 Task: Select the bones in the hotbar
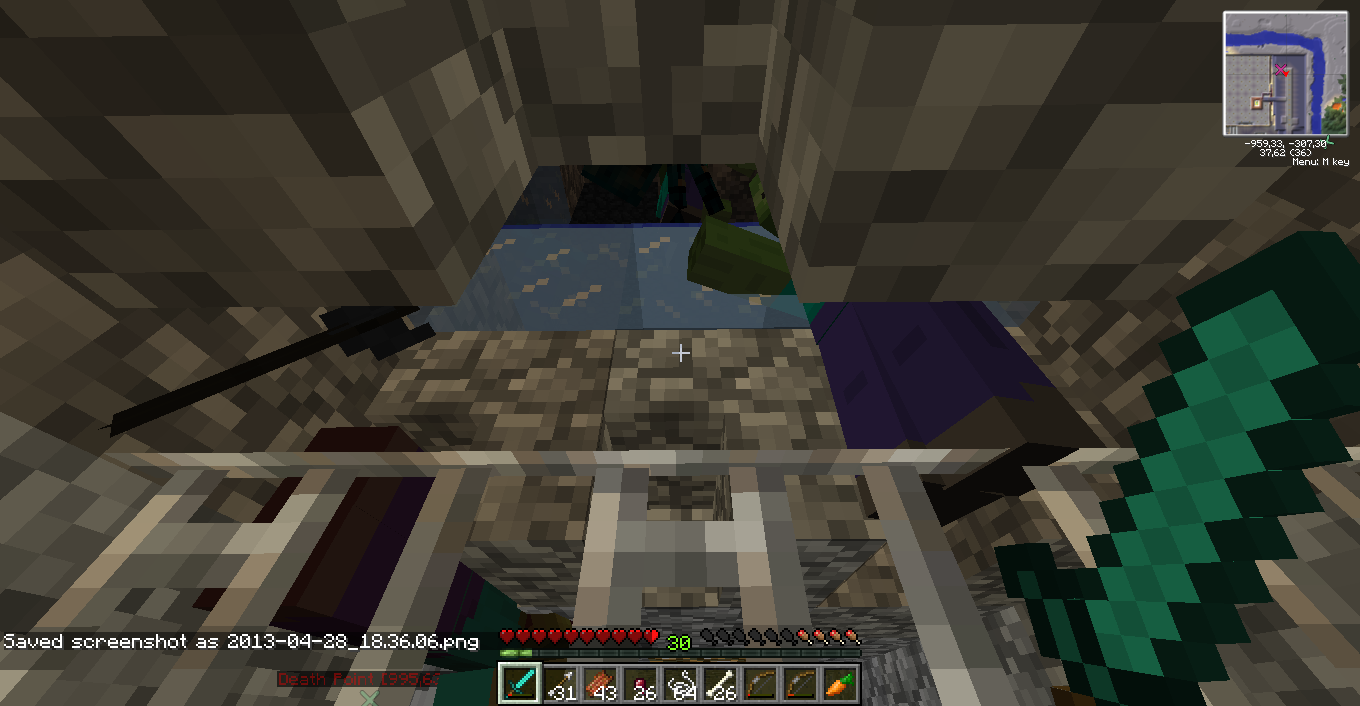pyautogui.click(x=720, y=683)
